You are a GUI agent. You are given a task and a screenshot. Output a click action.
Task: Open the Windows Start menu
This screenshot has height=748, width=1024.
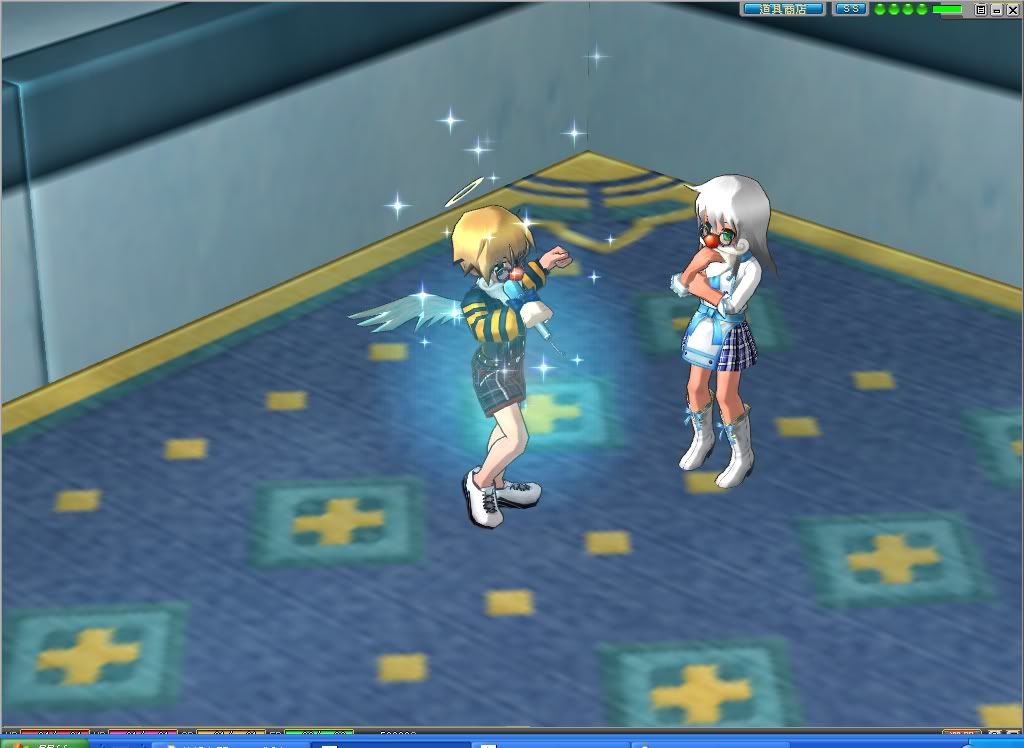pyautogui.click(x=40, y=743)
